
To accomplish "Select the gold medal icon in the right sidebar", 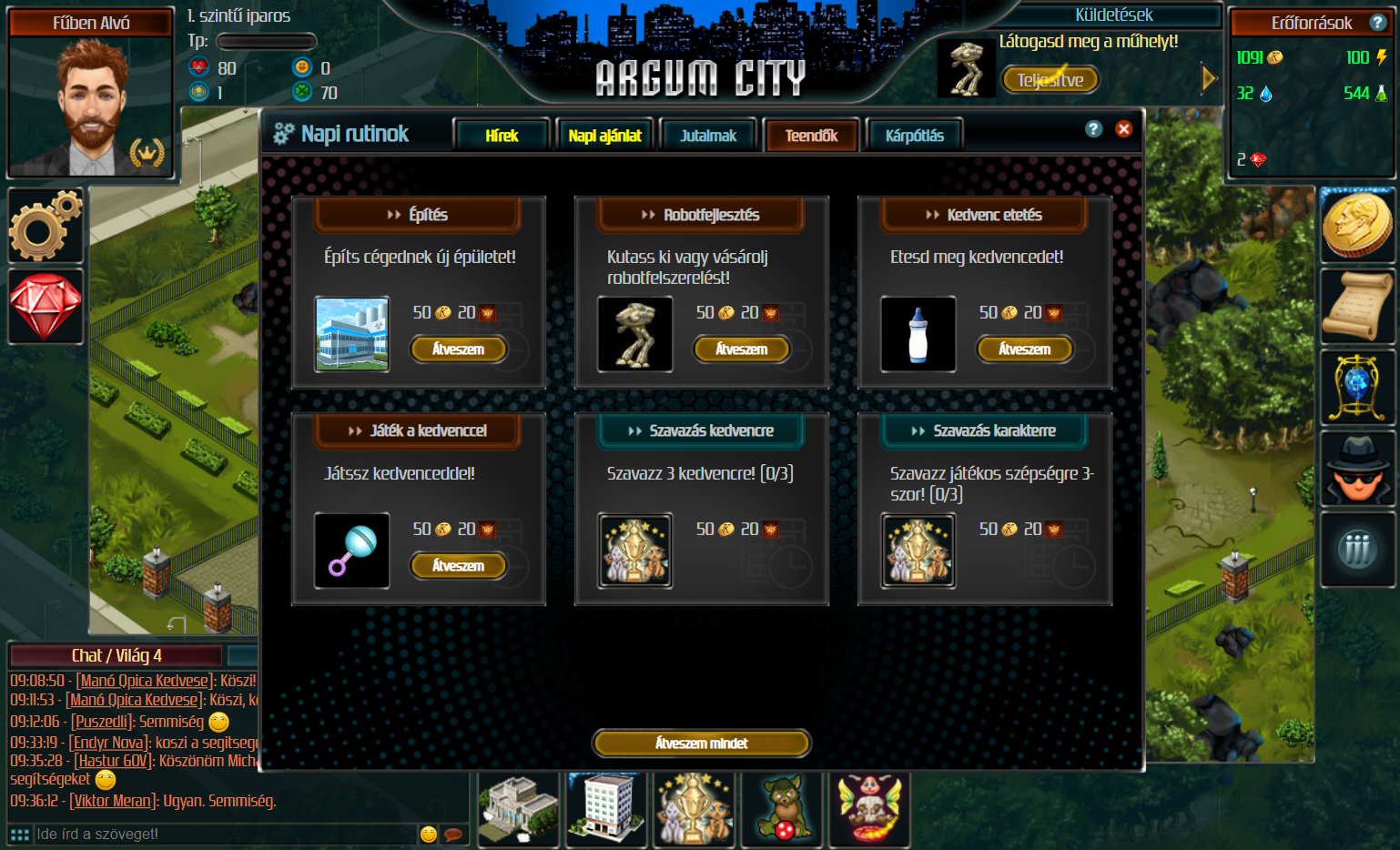I will [x=1357, y=225].
